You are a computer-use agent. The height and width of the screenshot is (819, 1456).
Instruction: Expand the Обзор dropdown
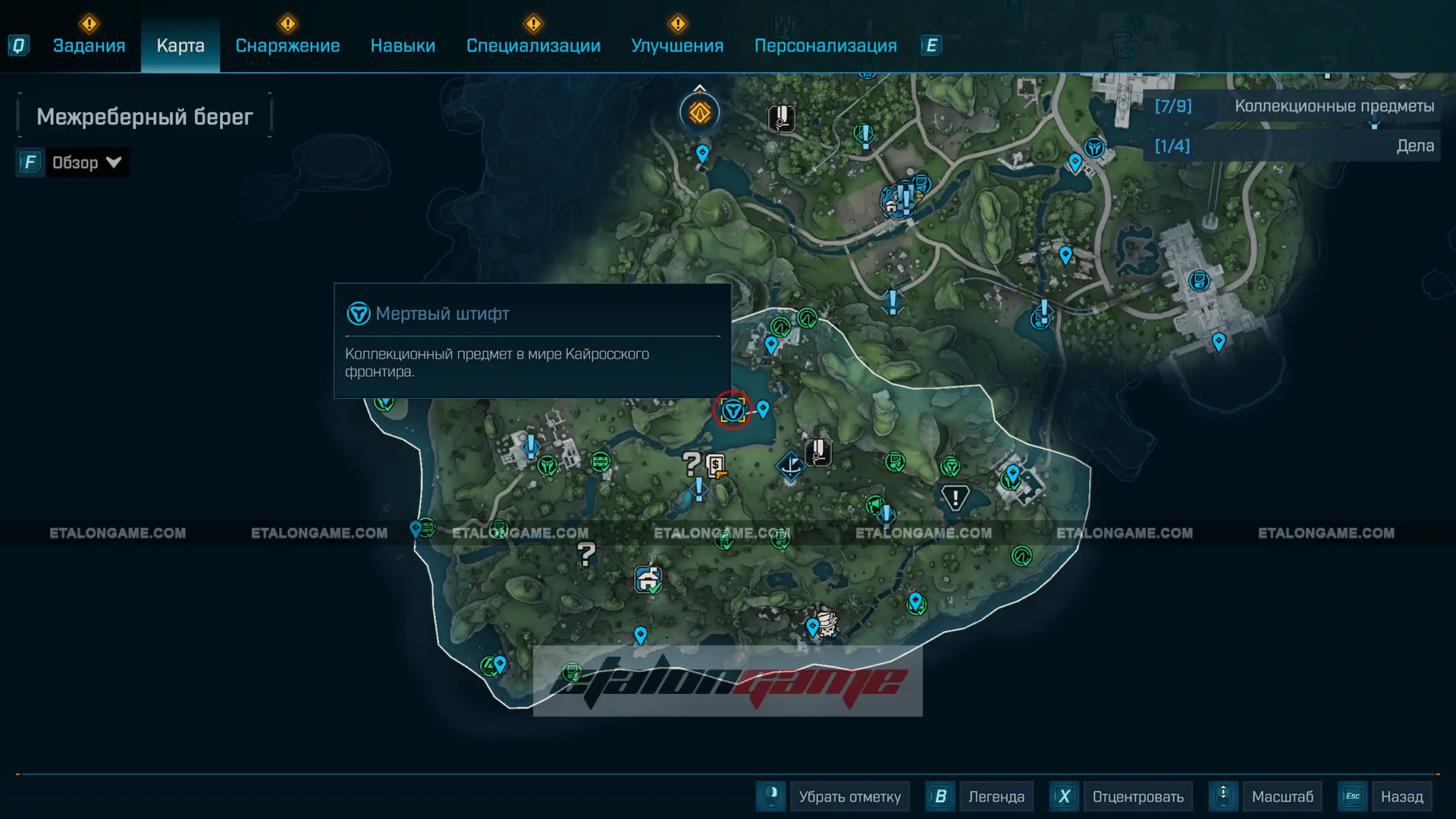click(86, 162)
